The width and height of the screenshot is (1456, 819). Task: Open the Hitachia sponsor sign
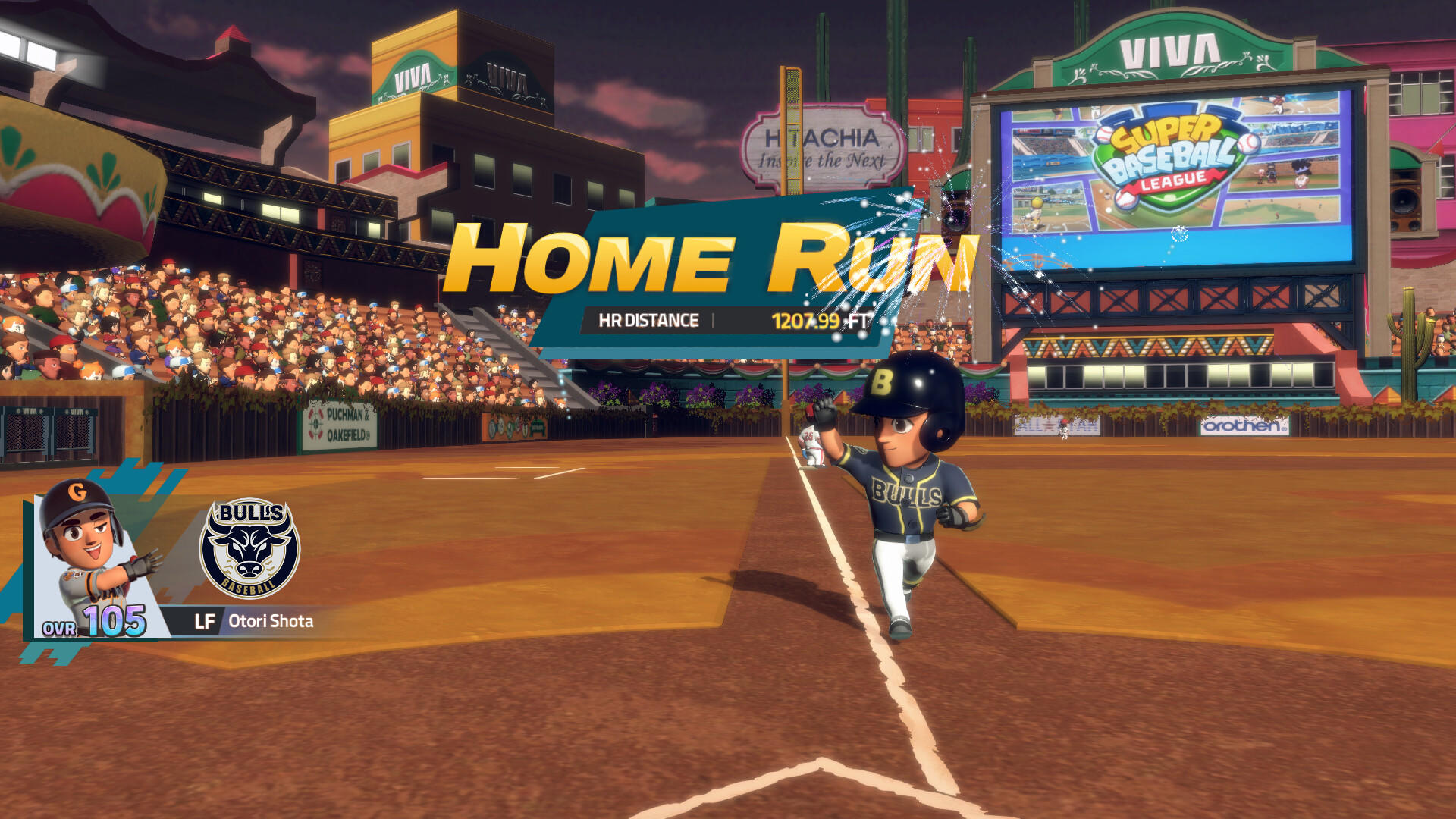pyautogui.click(x=823, y=144)
